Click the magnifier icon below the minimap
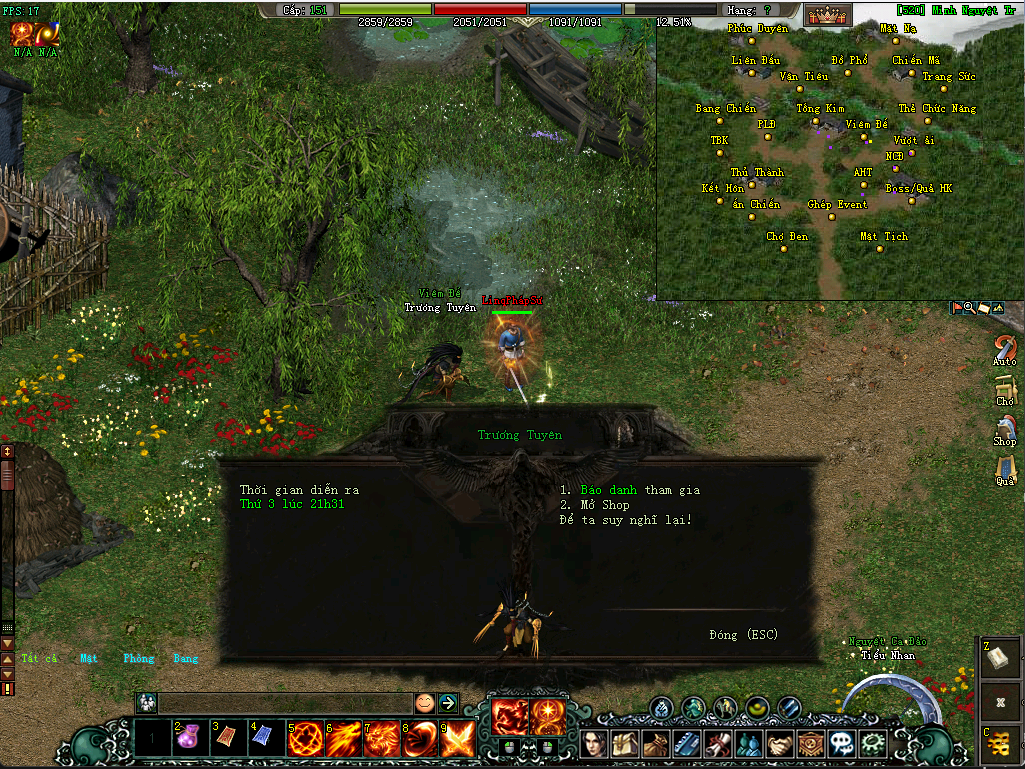The width and height of the screenshot is (1025, 769). (x=970, y=309)
